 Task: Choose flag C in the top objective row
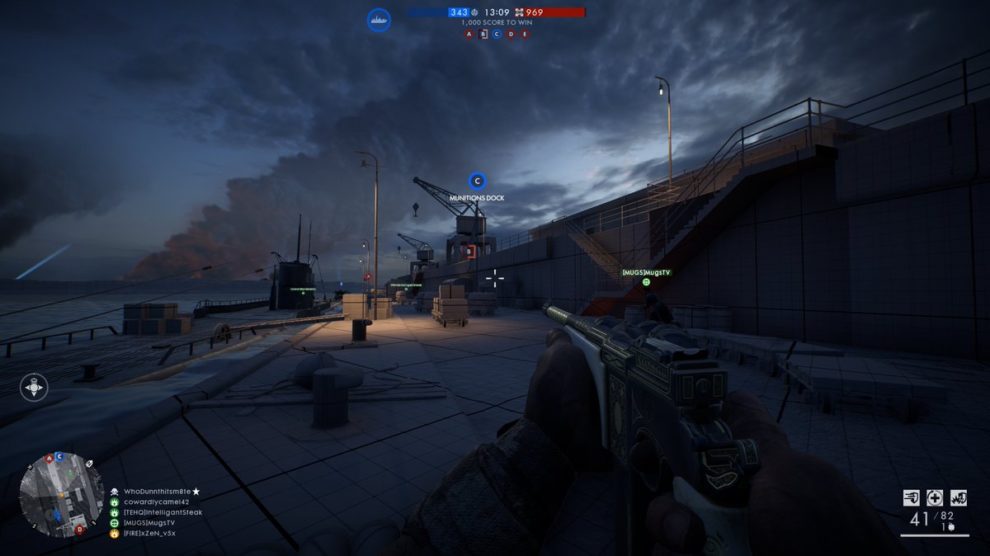point(496,34)
